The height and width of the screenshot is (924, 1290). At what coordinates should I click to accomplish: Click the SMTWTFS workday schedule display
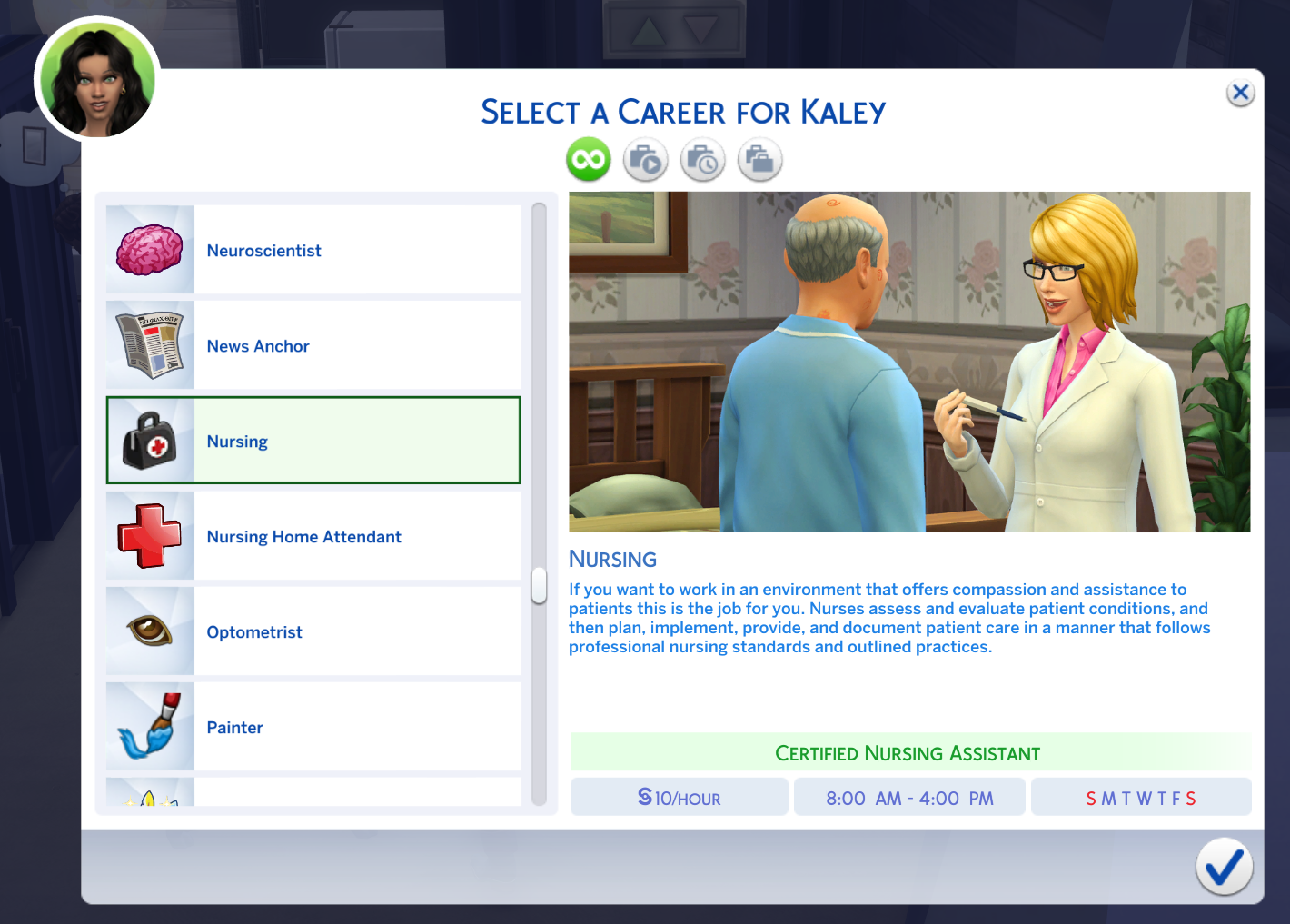(1141, 797)
